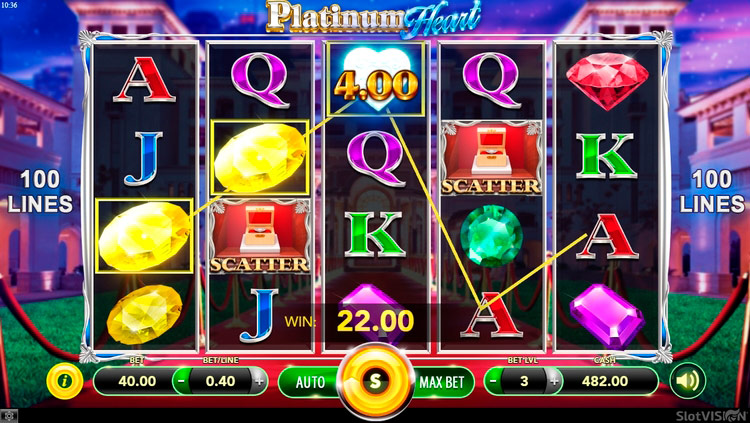Activate the Auto spin button

[x=310, y=381]
